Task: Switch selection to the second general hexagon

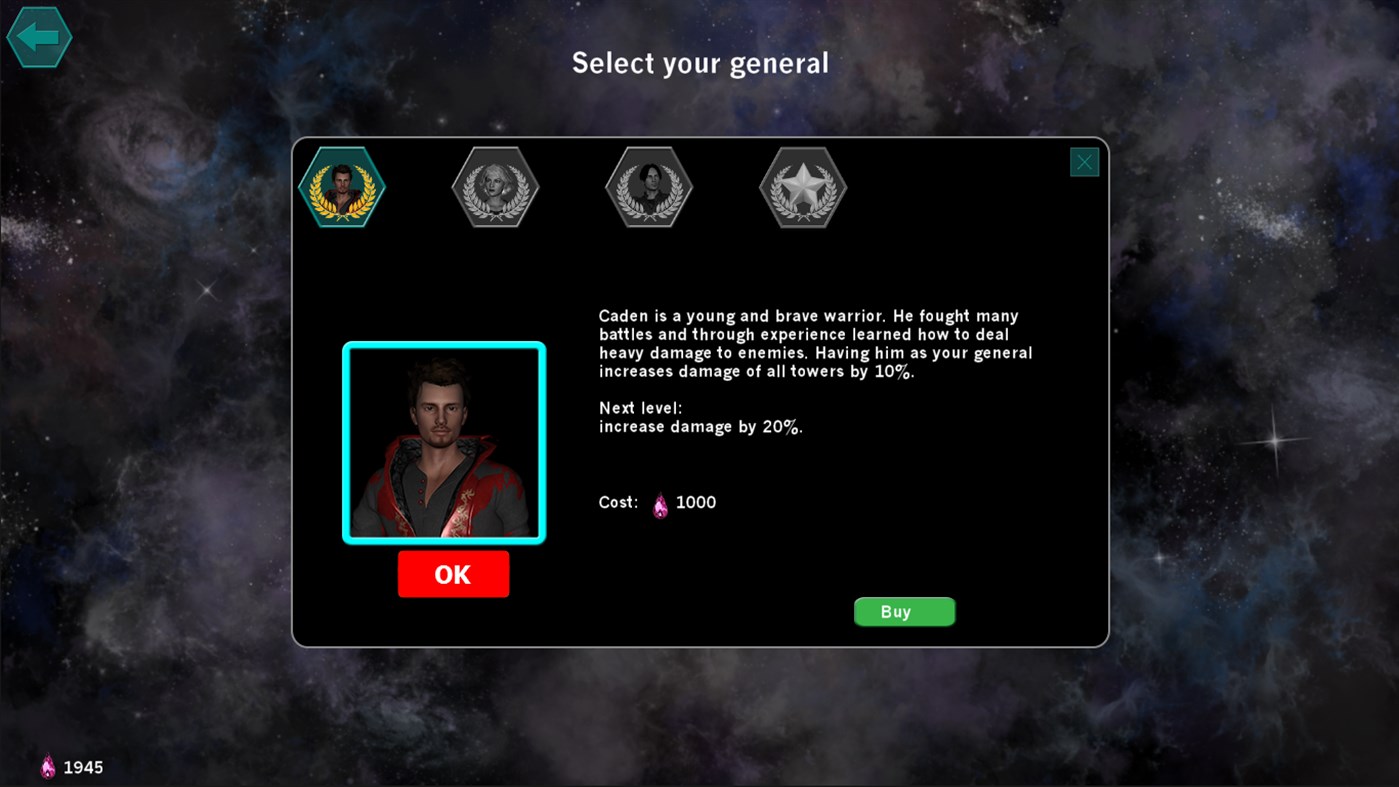Action: (x=494, y=187)
